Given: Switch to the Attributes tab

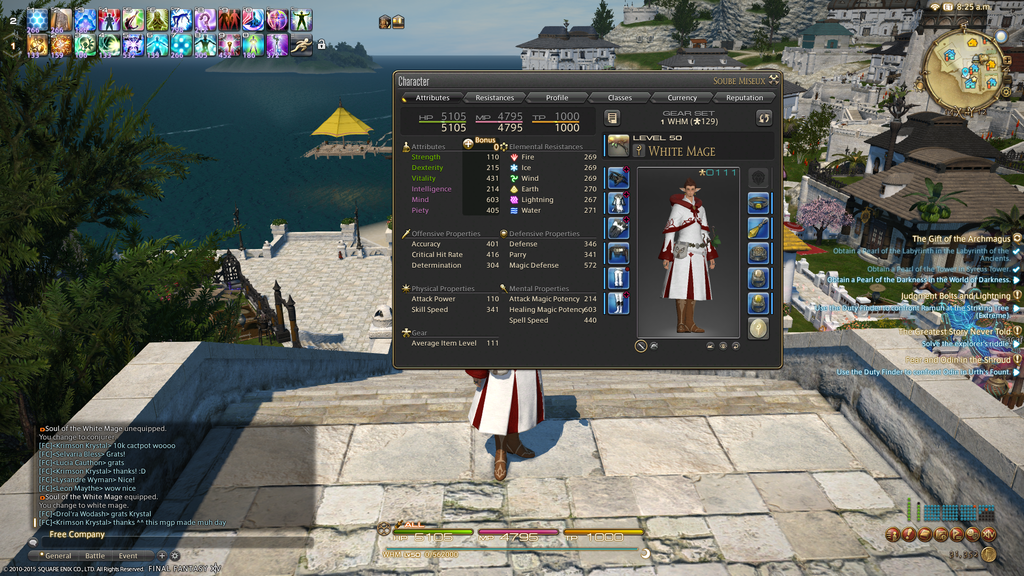Looking at the screenshot, I should click(x=432, y=98).
